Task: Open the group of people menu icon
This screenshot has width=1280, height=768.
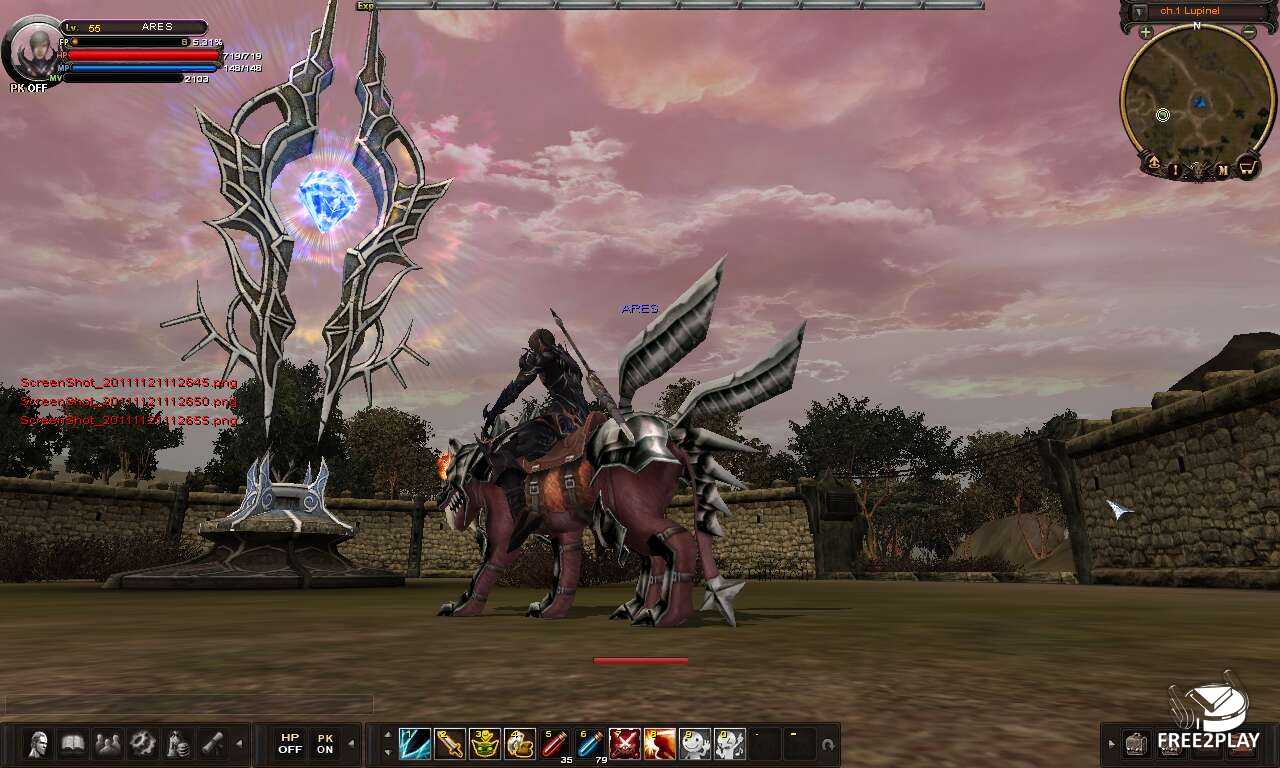Action: coord(108,744)
